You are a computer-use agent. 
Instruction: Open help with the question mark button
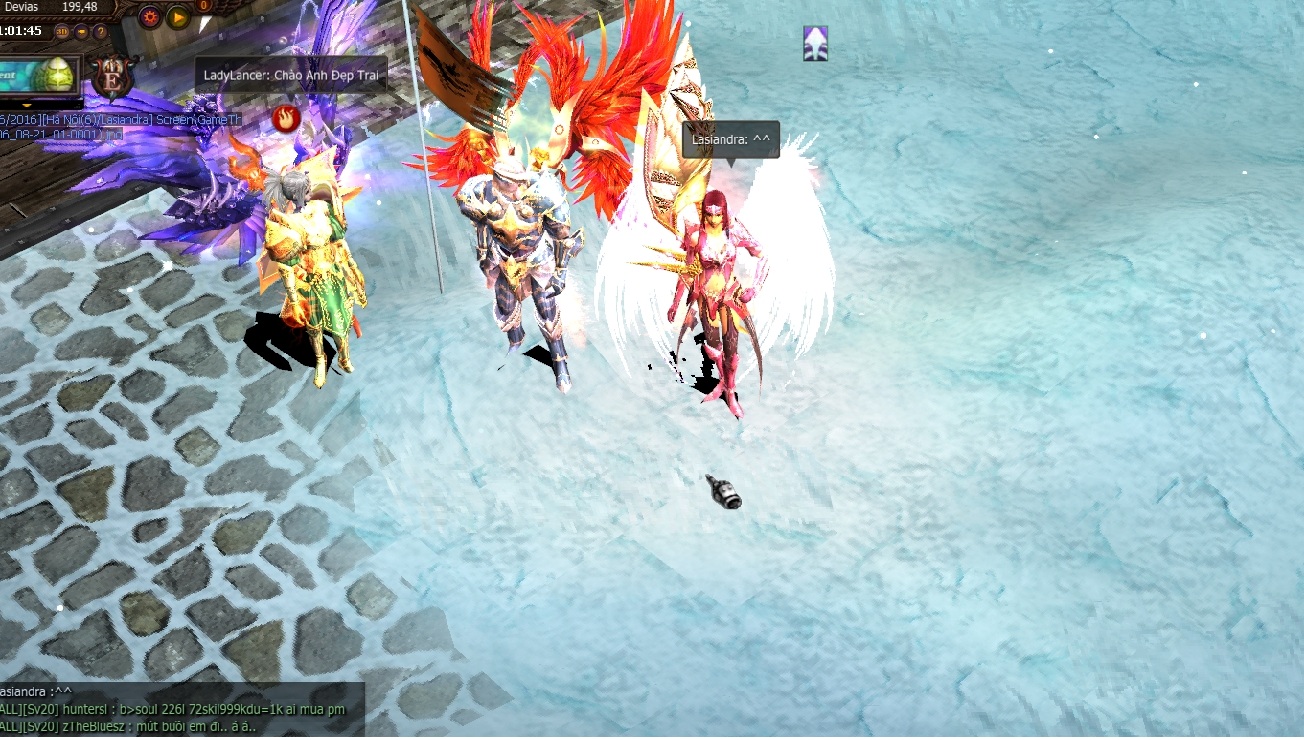(x=100, y=32)
